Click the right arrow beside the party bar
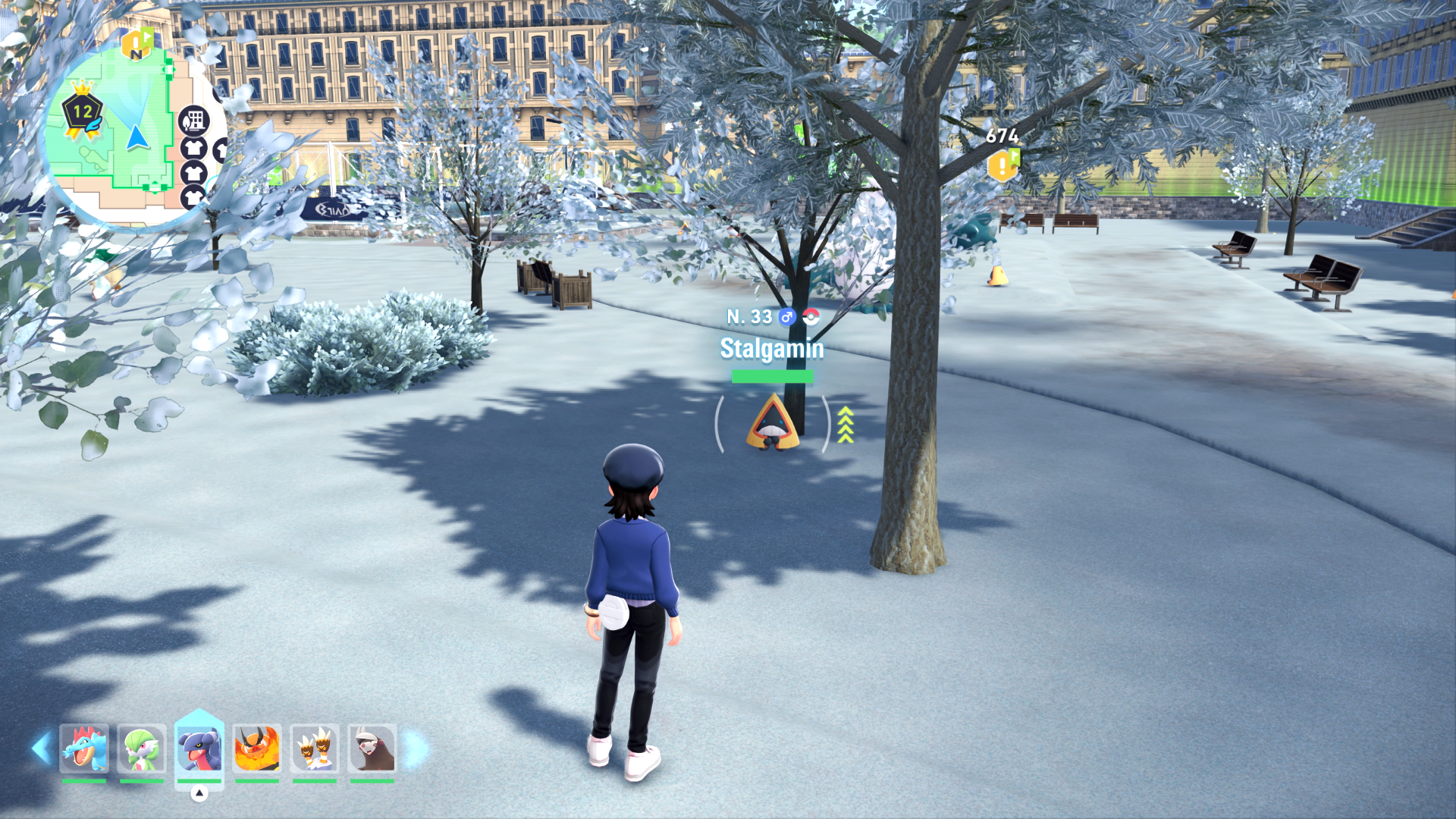1456x819 pixels. [415, 749]
